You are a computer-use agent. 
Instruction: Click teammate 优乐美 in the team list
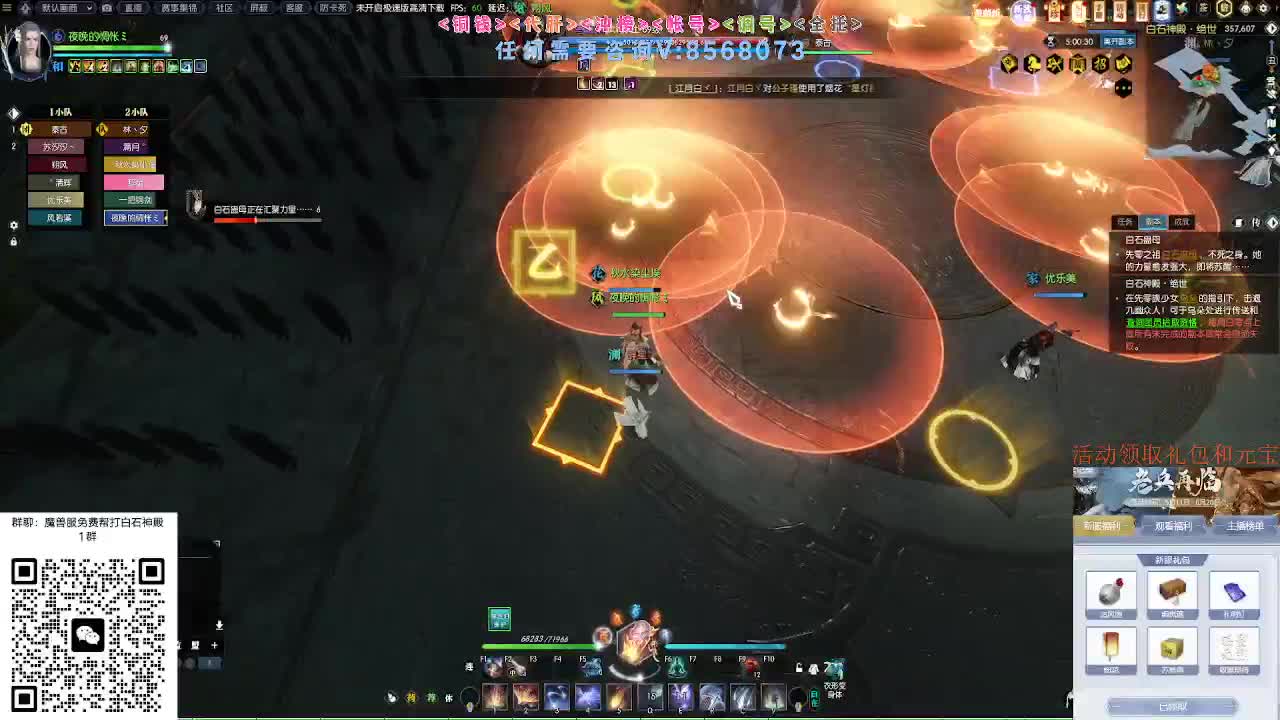[x=55, y=200]
